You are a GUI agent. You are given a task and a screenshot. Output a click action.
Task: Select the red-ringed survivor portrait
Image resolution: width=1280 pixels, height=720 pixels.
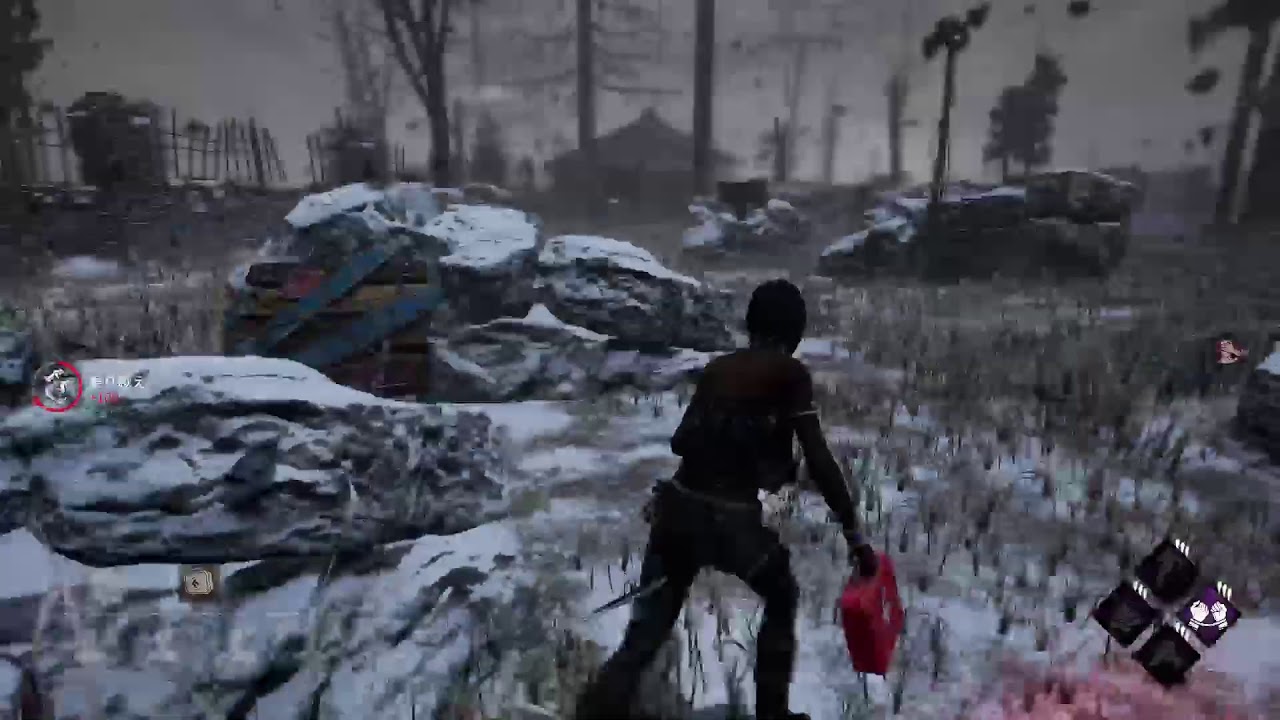pyautogui.click(x=57, y=385)
